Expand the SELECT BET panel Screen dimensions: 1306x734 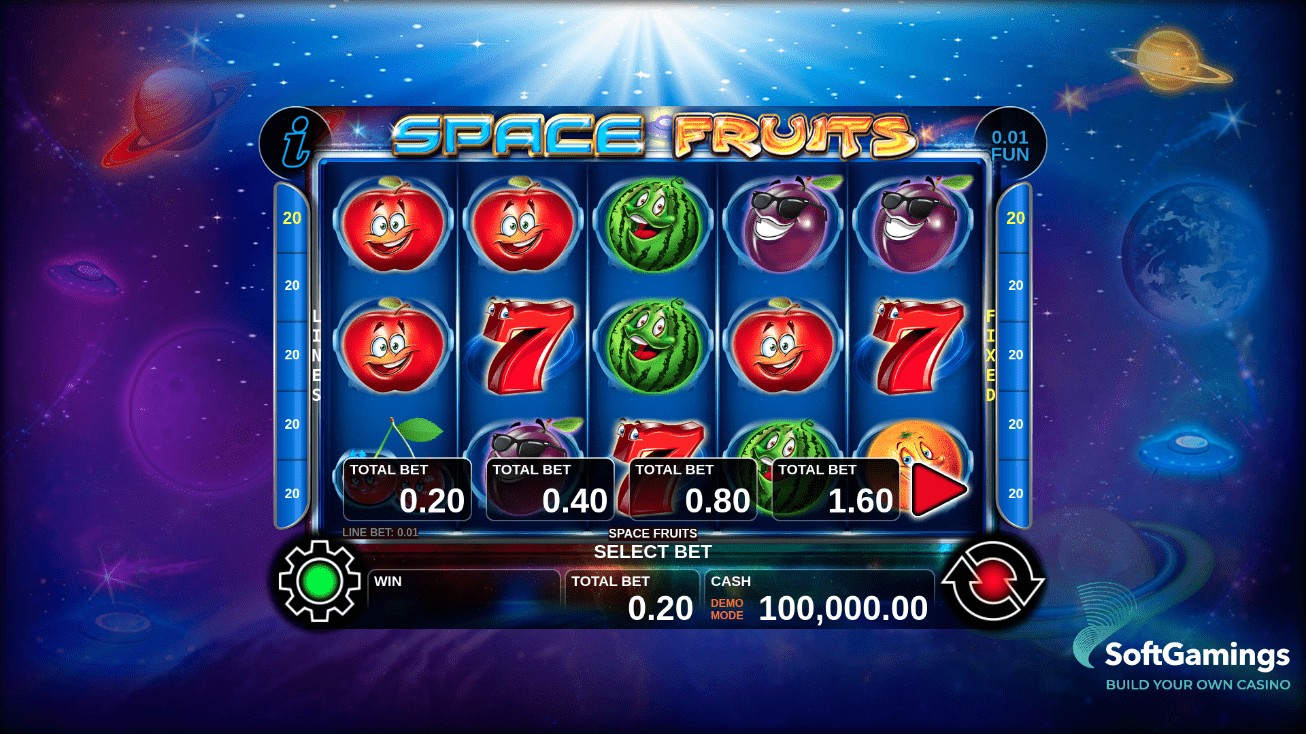[653, 551]
